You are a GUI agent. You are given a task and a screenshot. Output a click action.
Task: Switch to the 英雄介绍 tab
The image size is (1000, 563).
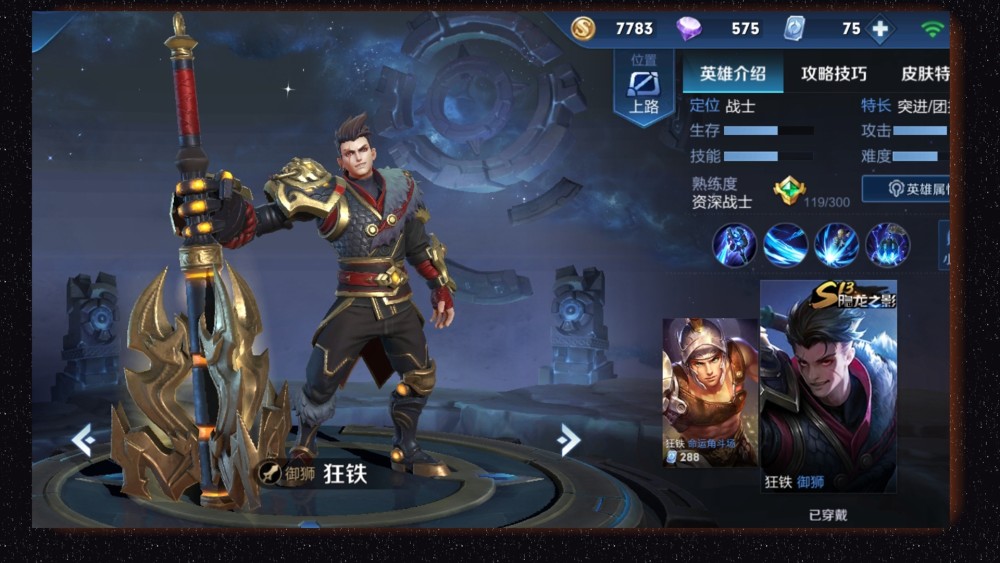733,73
